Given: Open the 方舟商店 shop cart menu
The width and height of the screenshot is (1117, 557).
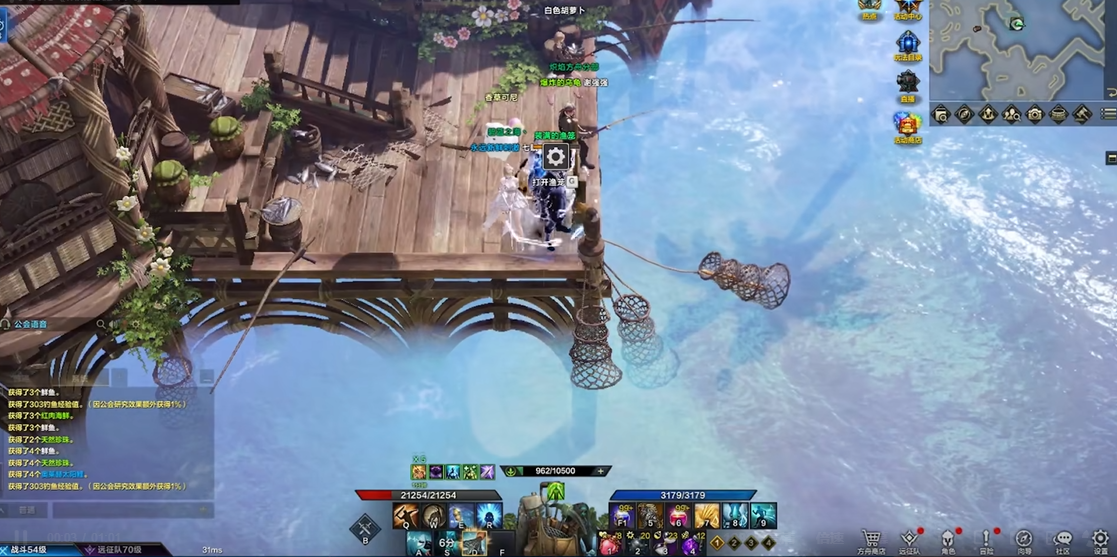Looking at the screenshot, I should [x=872, y=540].
